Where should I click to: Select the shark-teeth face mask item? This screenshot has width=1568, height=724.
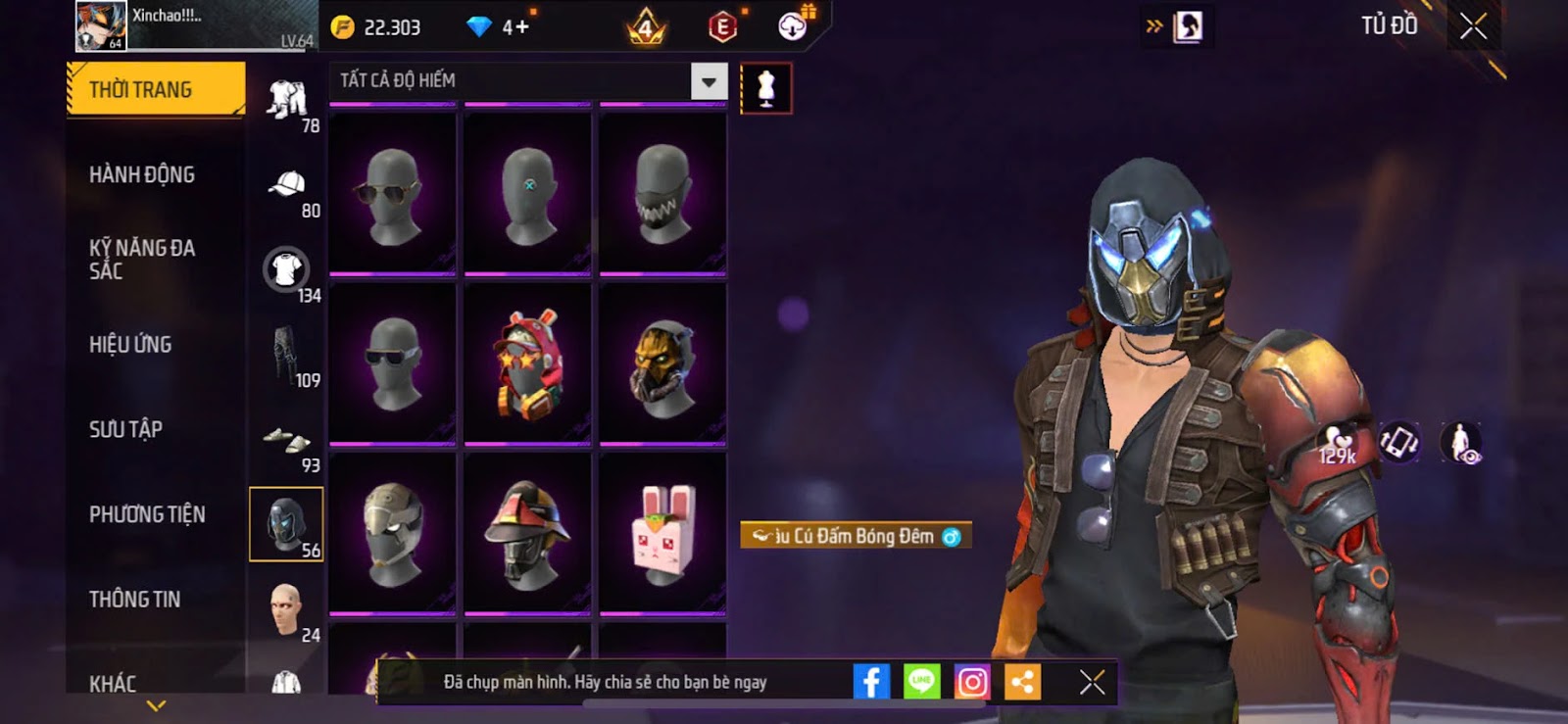[663, 193]
